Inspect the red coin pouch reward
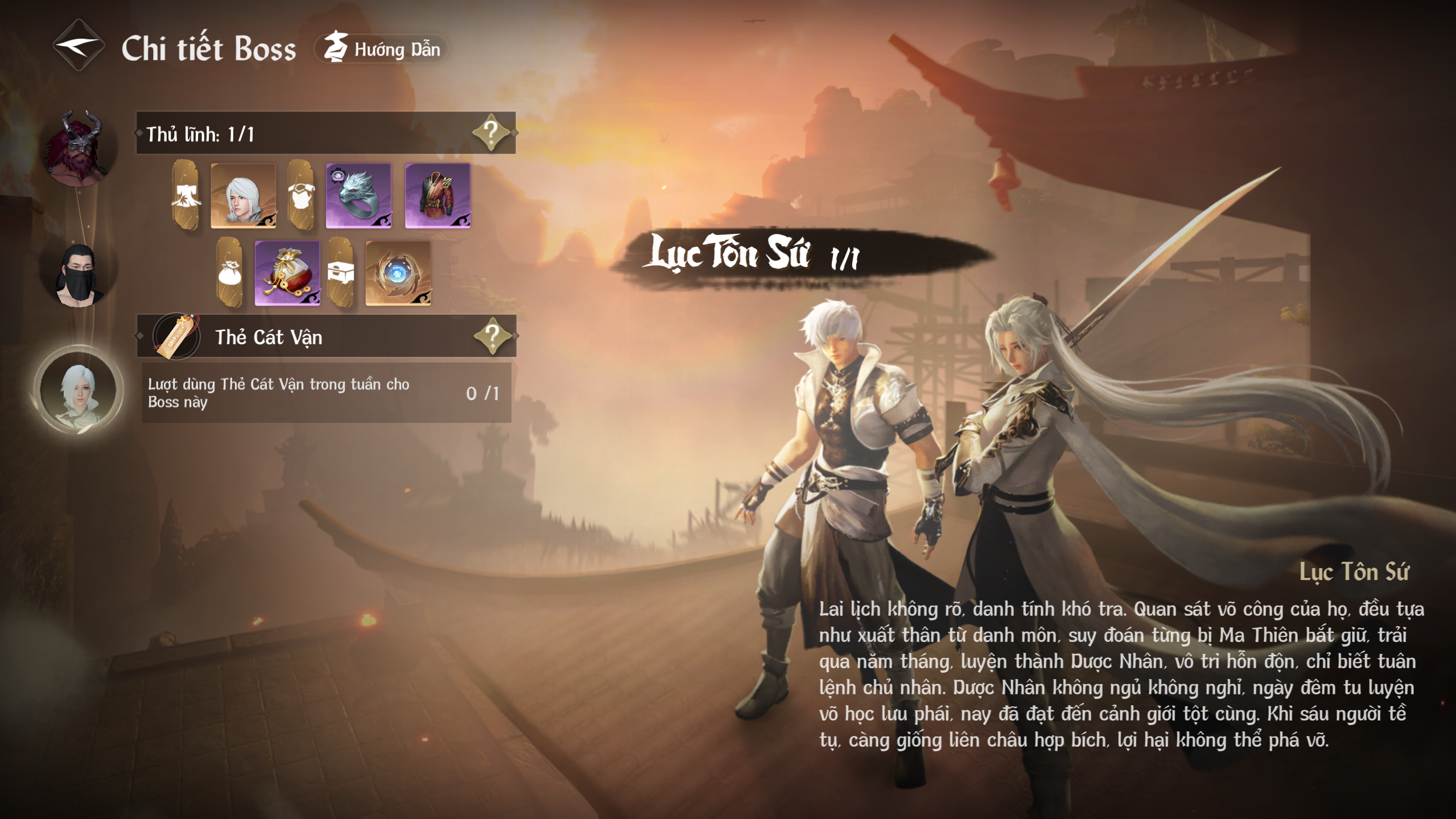The image size is (1456, 819). point(287,273)
